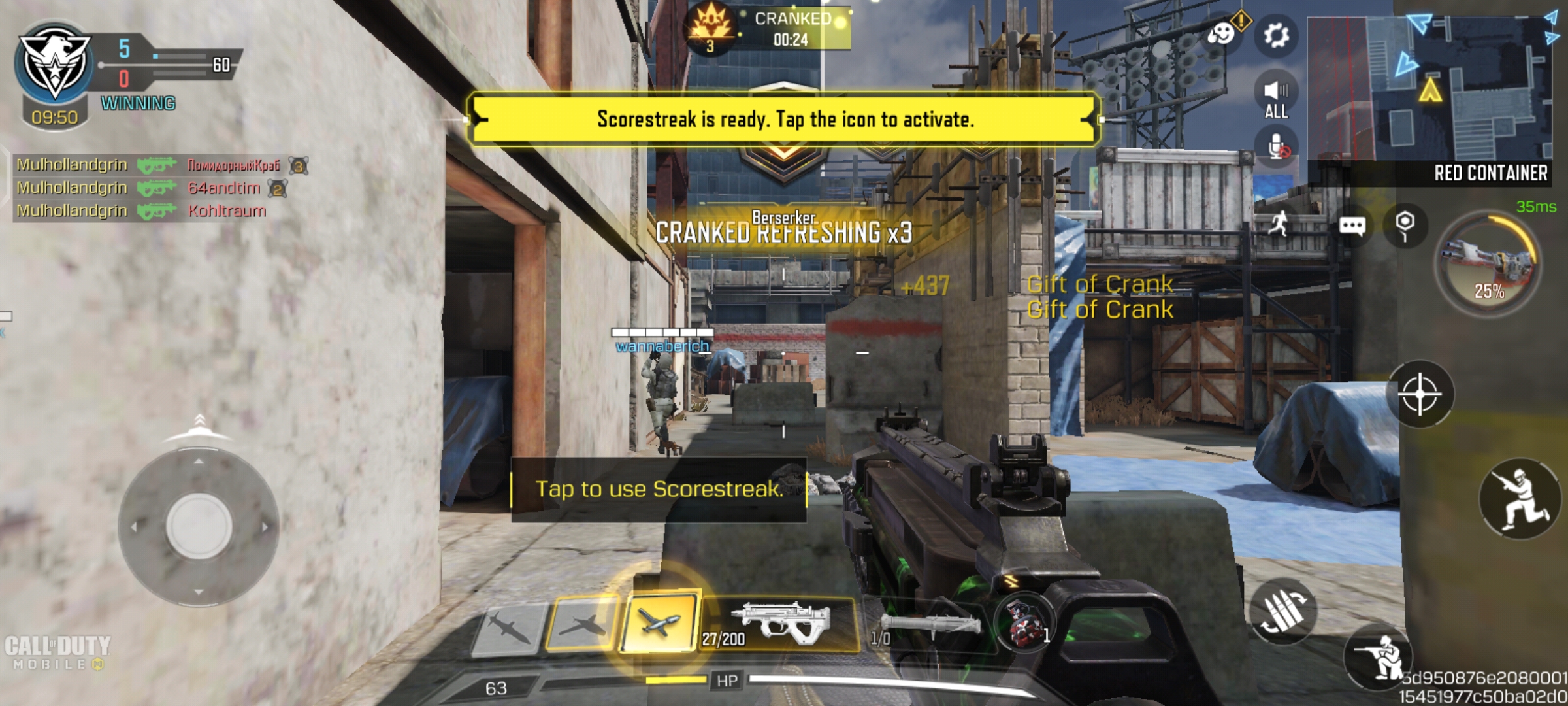Open the quick chat bubble

(1352, 226)
